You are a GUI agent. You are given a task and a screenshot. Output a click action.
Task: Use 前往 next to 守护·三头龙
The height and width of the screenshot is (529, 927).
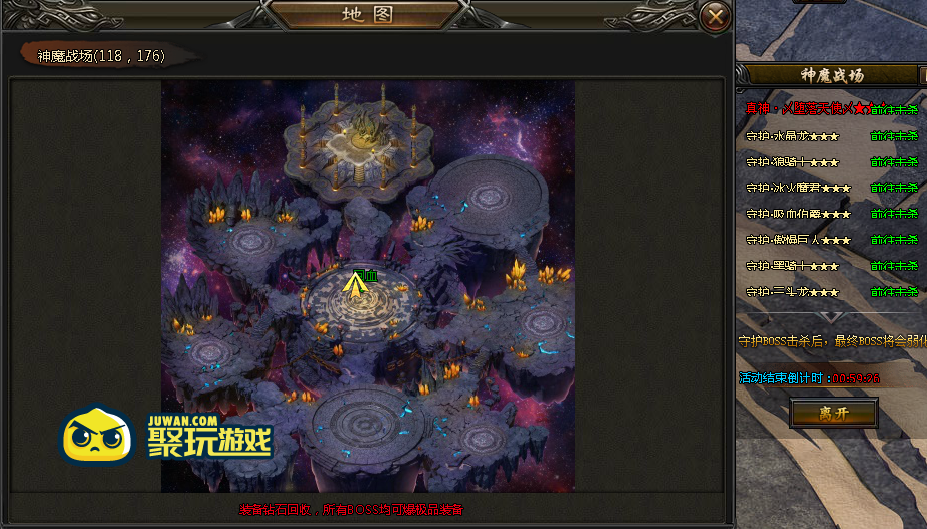pos(882,291)
